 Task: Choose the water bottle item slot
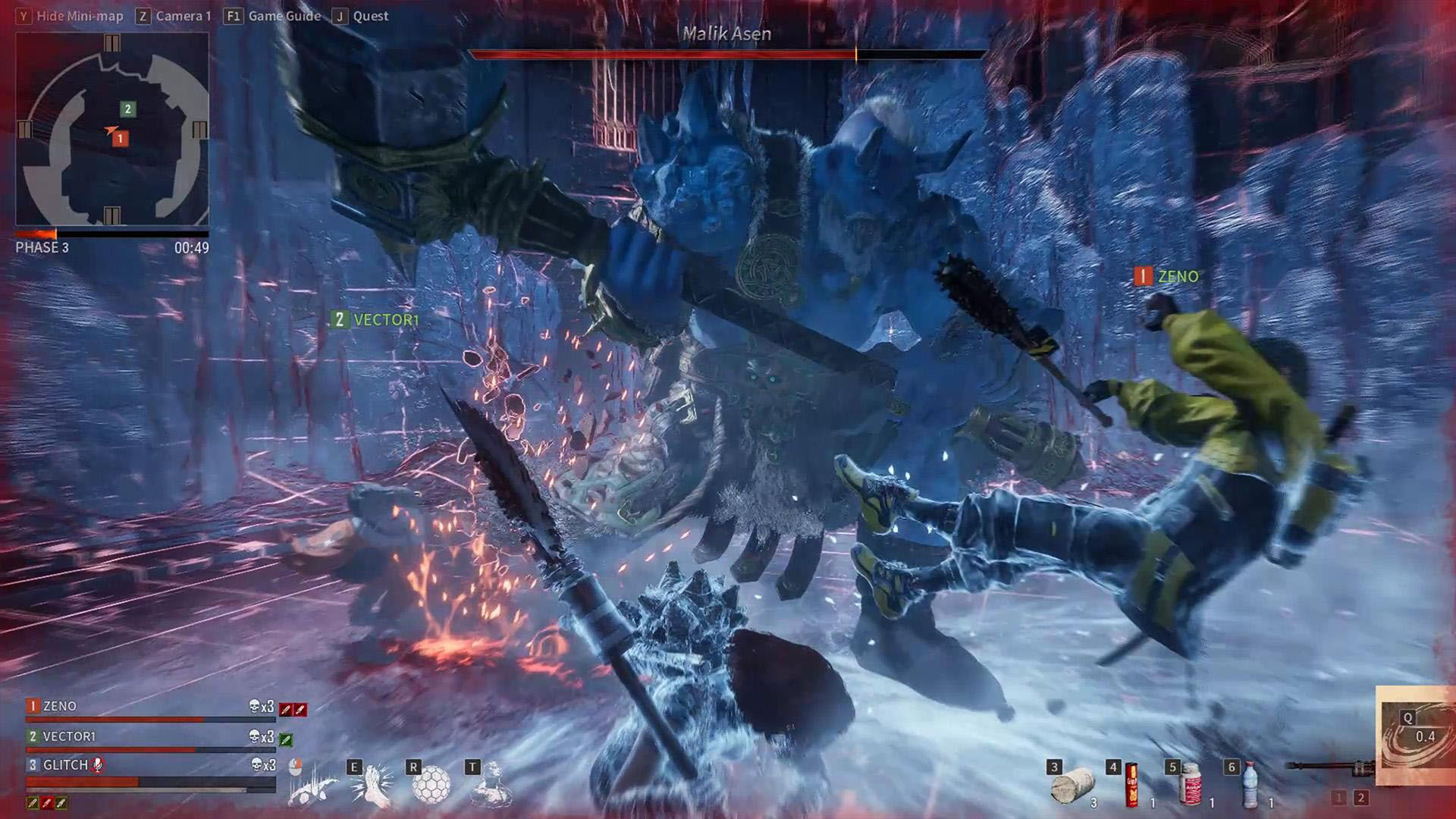coord(1250,784)
